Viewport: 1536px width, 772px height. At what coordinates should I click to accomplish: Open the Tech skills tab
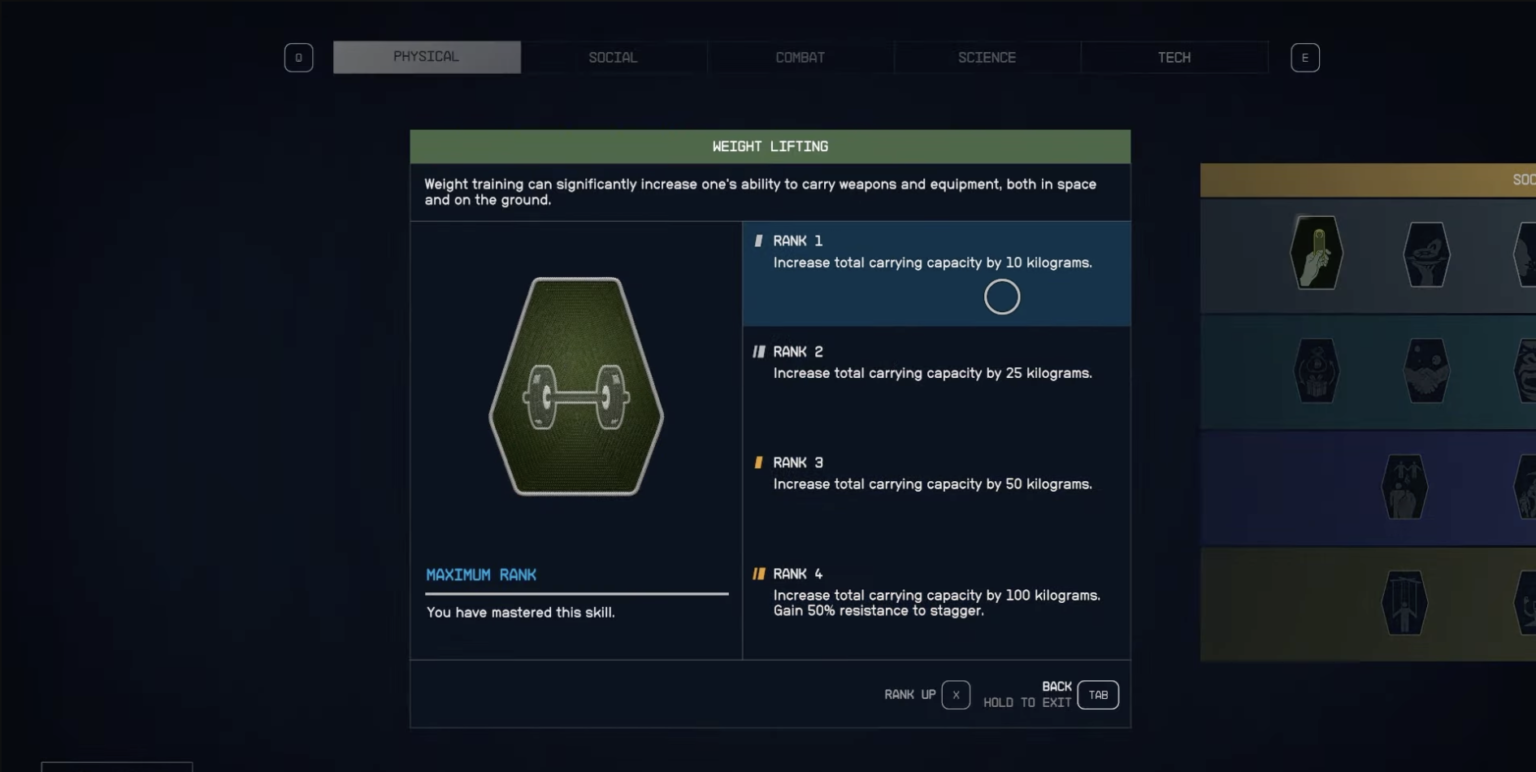(x=1173, y=57)
